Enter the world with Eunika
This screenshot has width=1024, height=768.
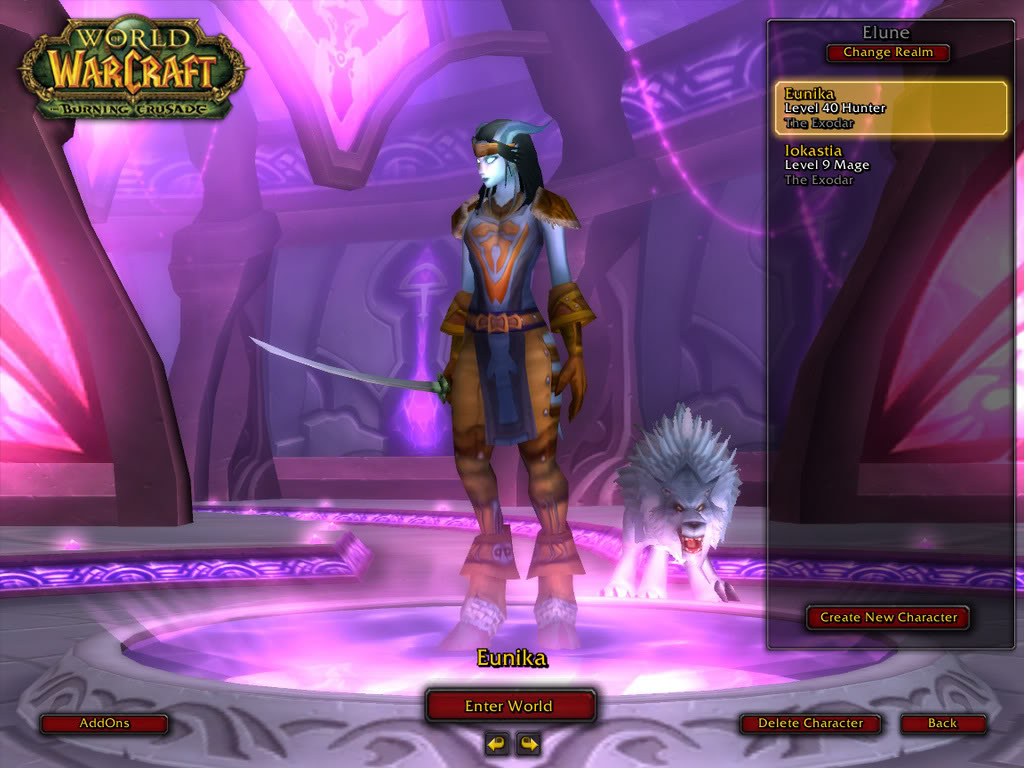click(x=510, y=706)
